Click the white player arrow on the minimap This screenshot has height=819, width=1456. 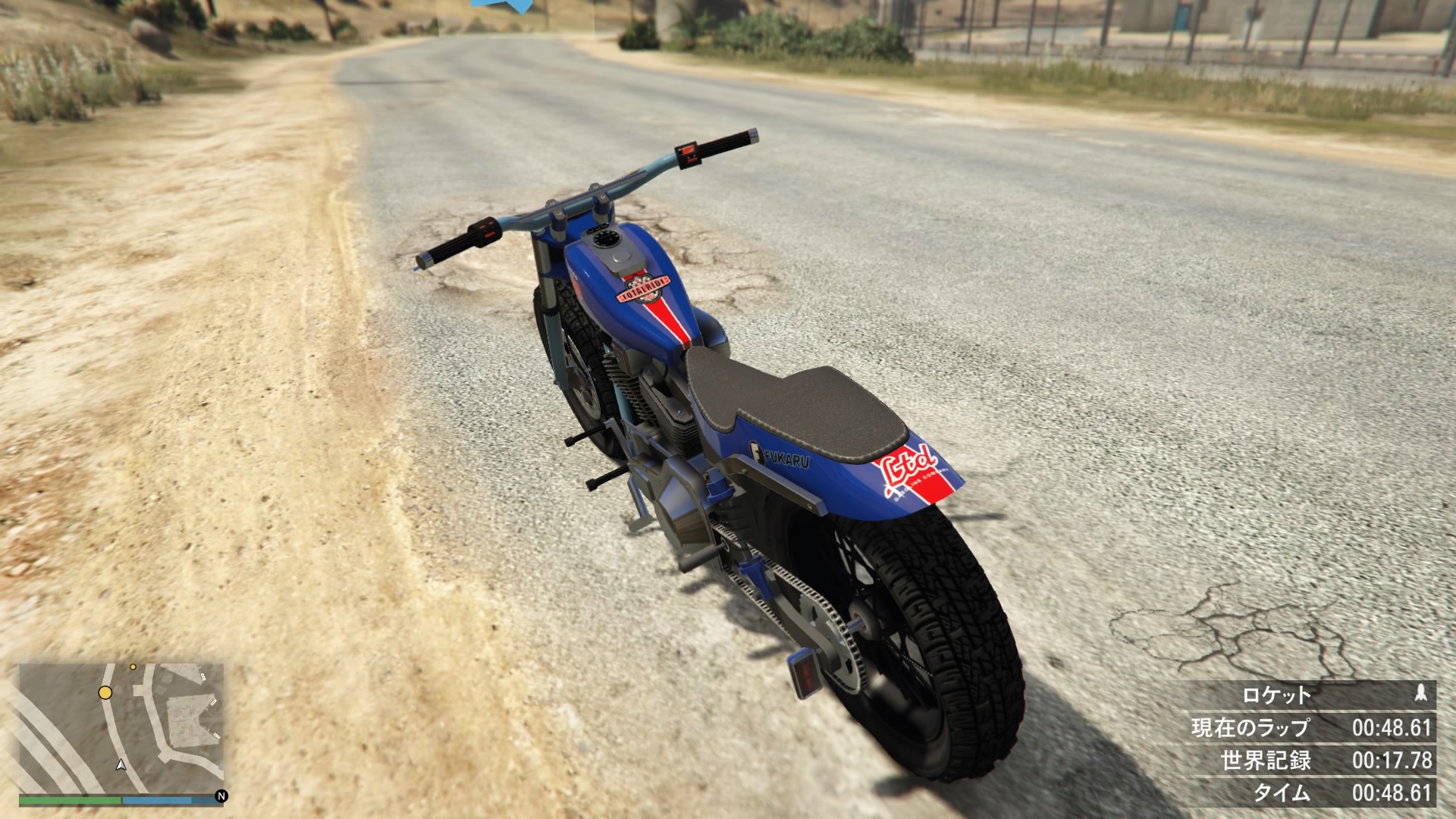pyautogui.click(x=121, y=764)
